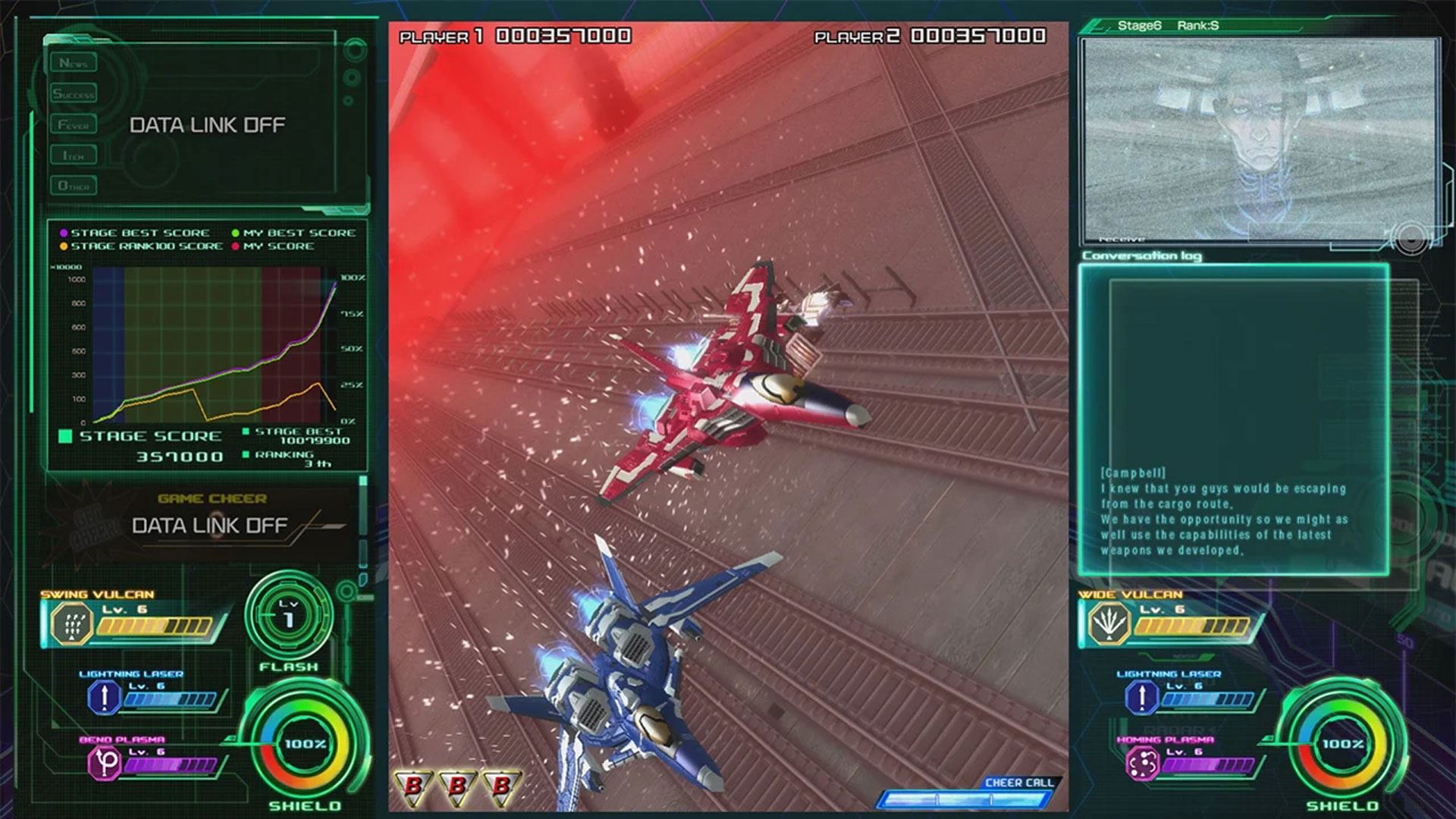1456x819 pixels.
Task: Select the Fever tab
Action: coord(74,124)
